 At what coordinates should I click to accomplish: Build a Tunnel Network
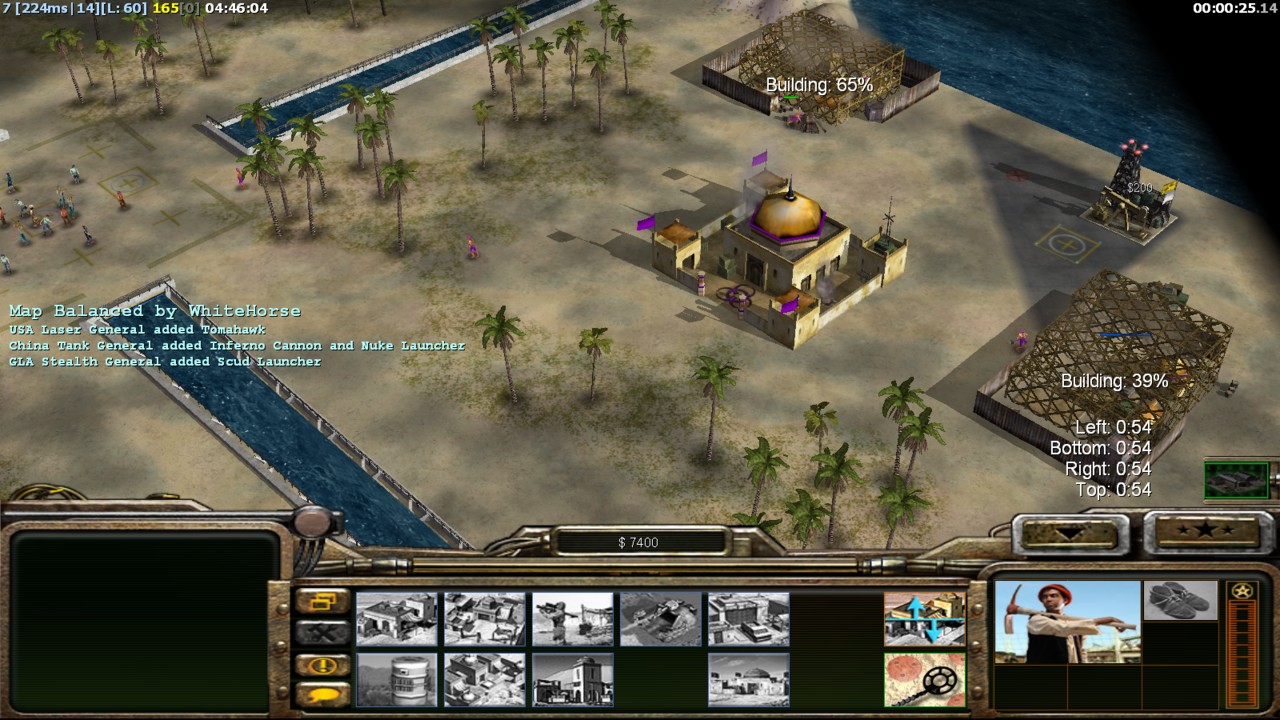(661, 619)
